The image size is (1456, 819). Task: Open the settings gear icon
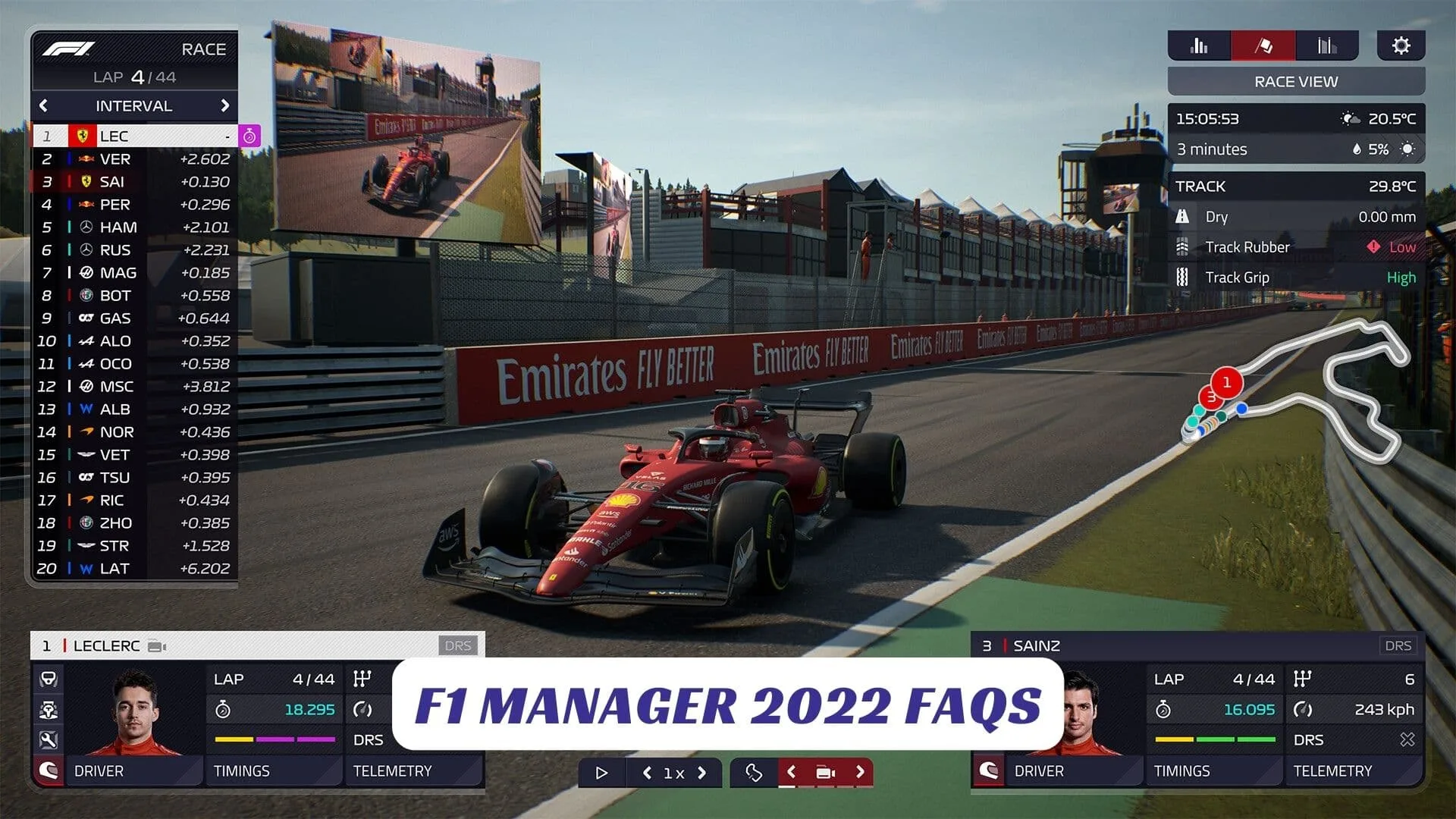[x=1401, y=45]
